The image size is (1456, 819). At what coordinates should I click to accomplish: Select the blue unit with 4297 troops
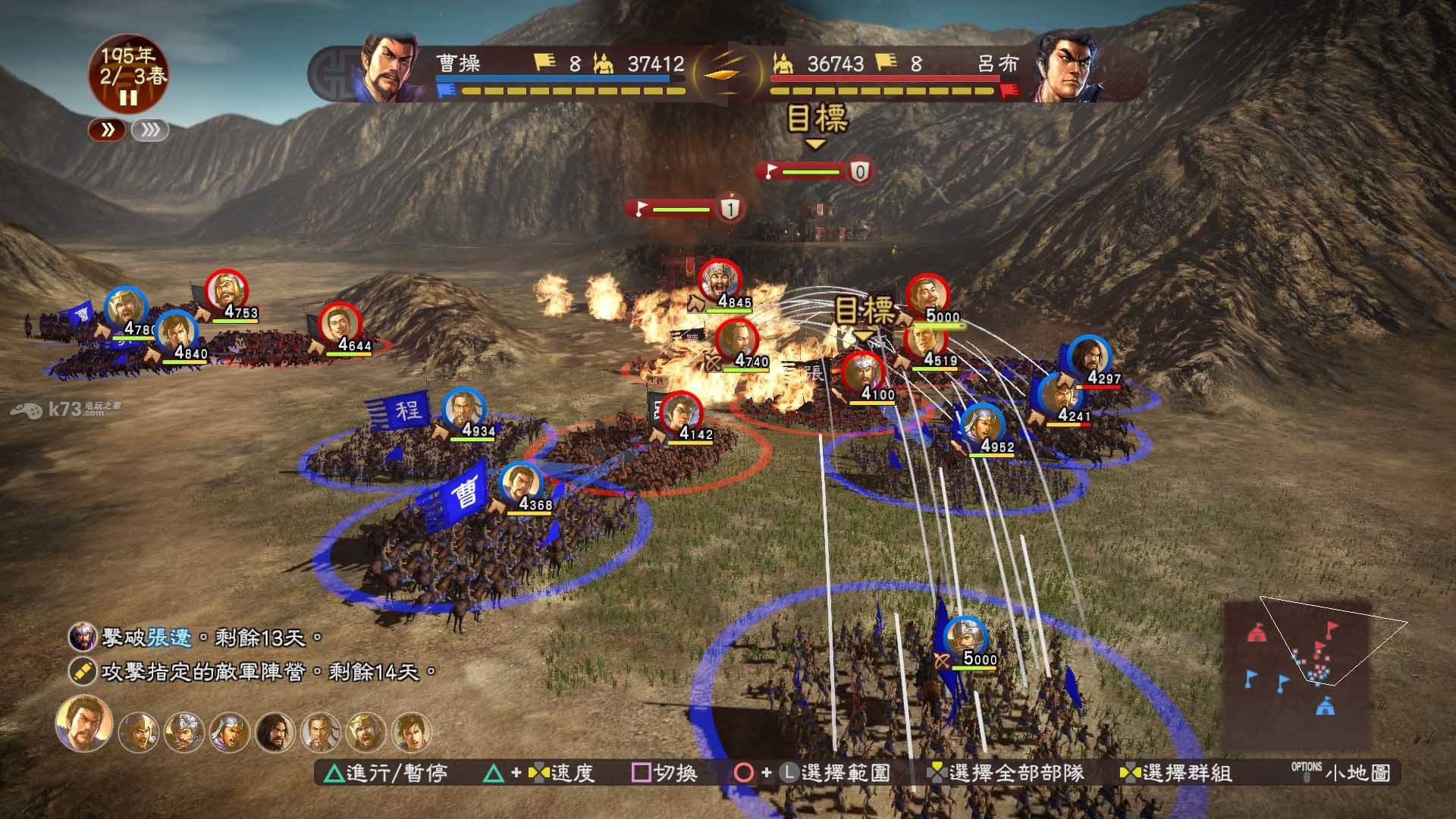[1089, 356]
